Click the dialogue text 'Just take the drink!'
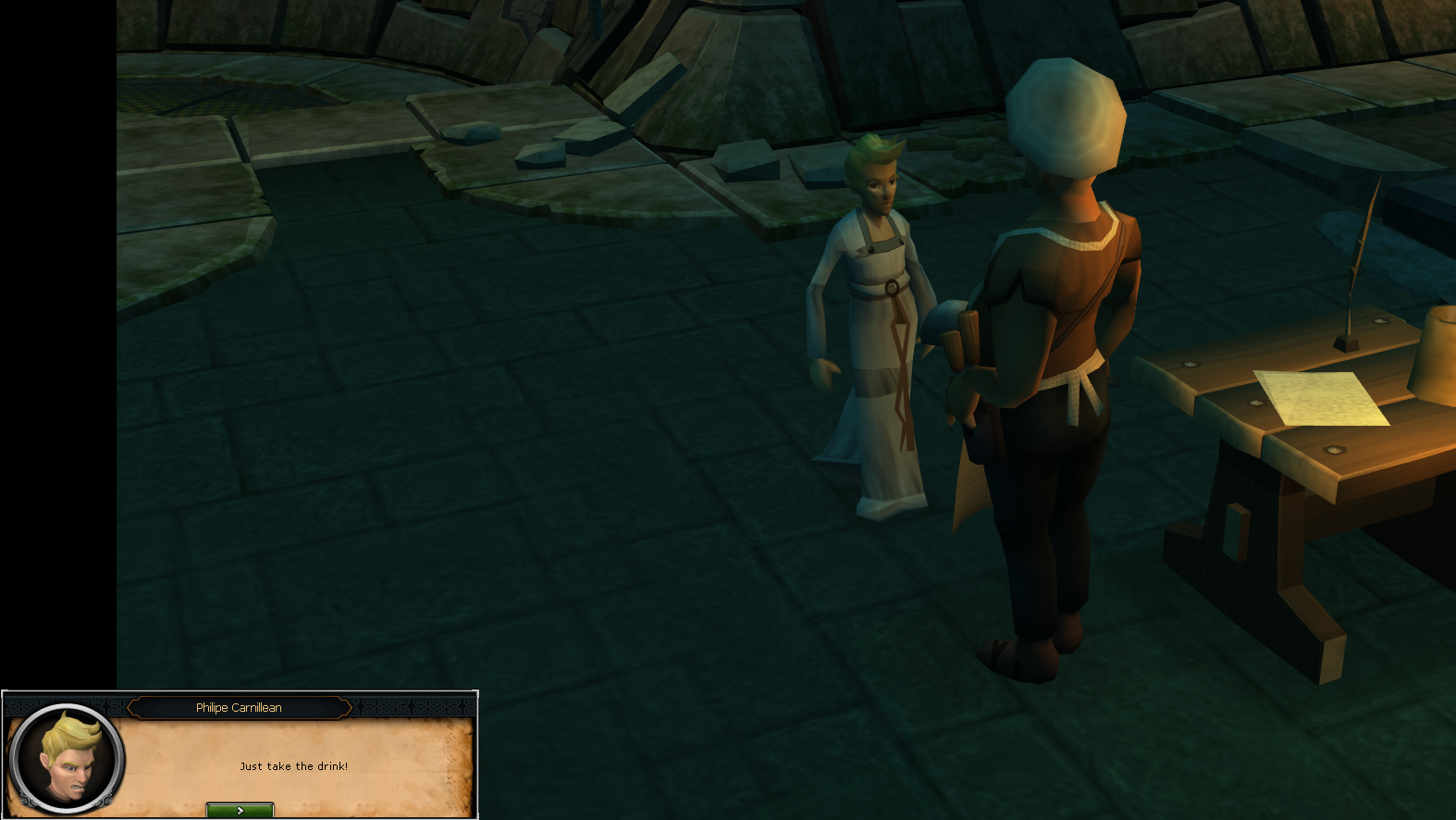Screen dimensions: 1456x820 pos(294,765)
